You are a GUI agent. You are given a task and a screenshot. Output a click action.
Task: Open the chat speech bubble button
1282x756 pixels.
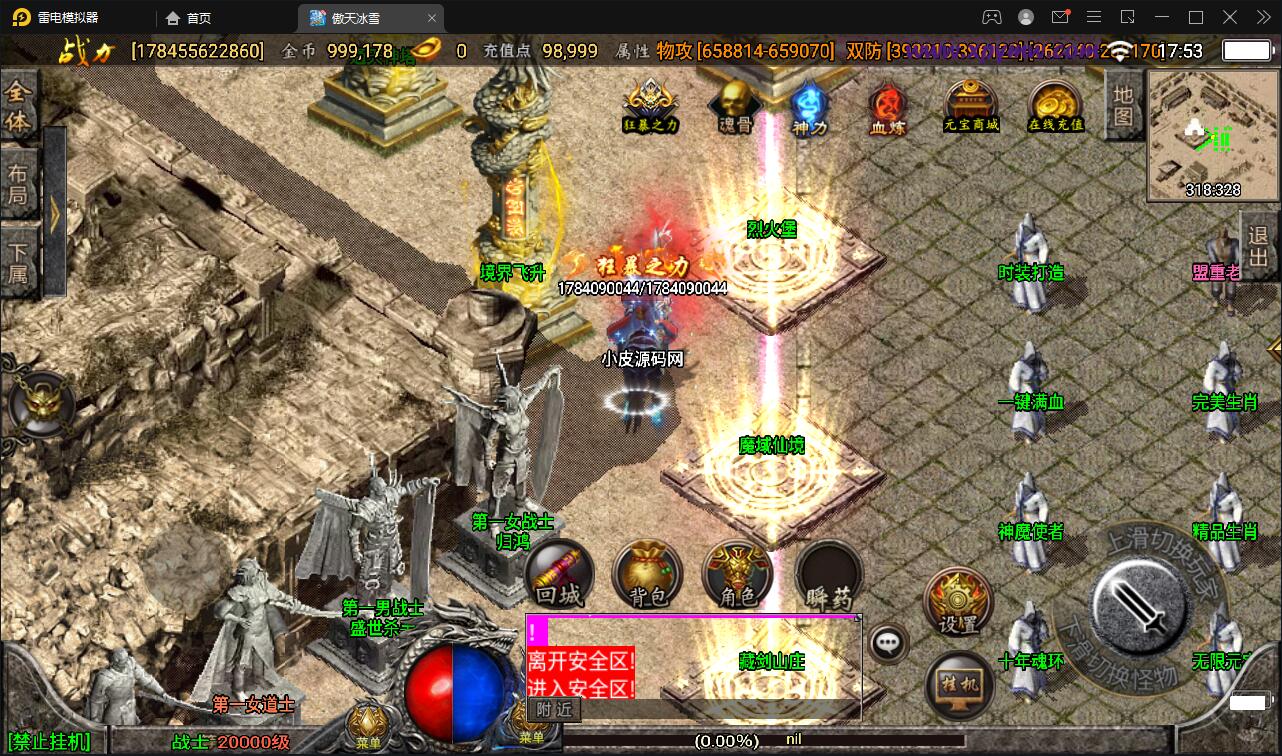(x=888, y=643)
